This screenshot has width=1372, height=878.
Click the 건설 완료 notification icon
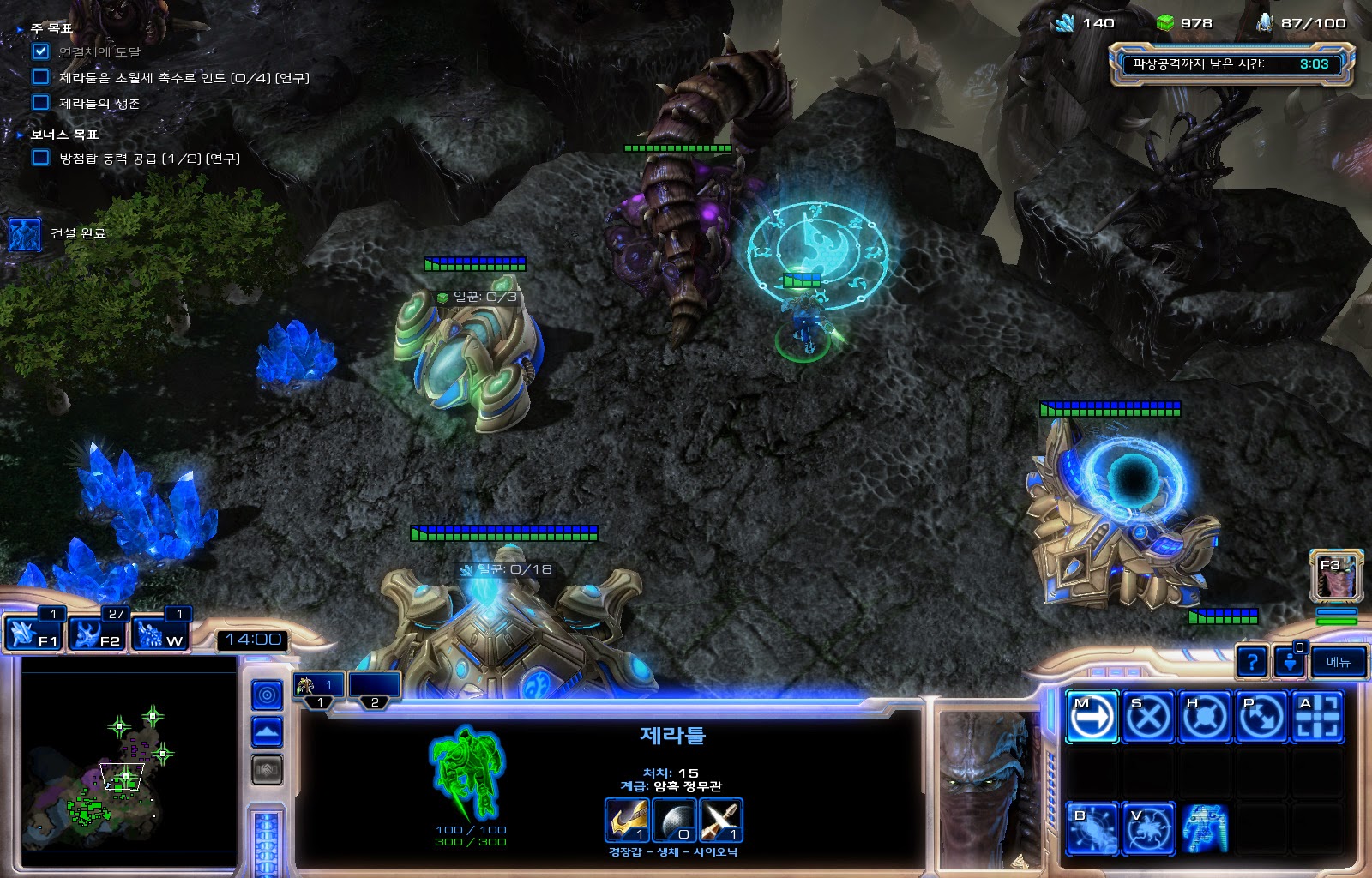tap(25, 233)
